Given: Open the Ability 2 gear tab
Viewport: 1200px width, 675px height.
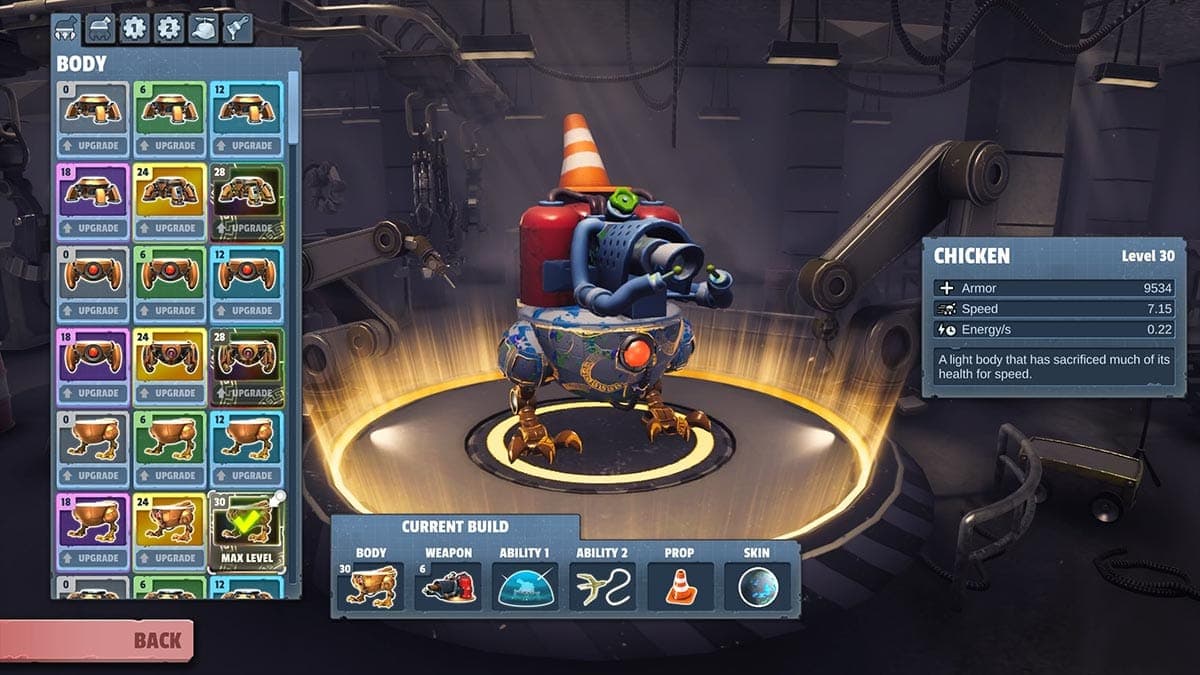Looking at the screenshot, I should 168,27.
